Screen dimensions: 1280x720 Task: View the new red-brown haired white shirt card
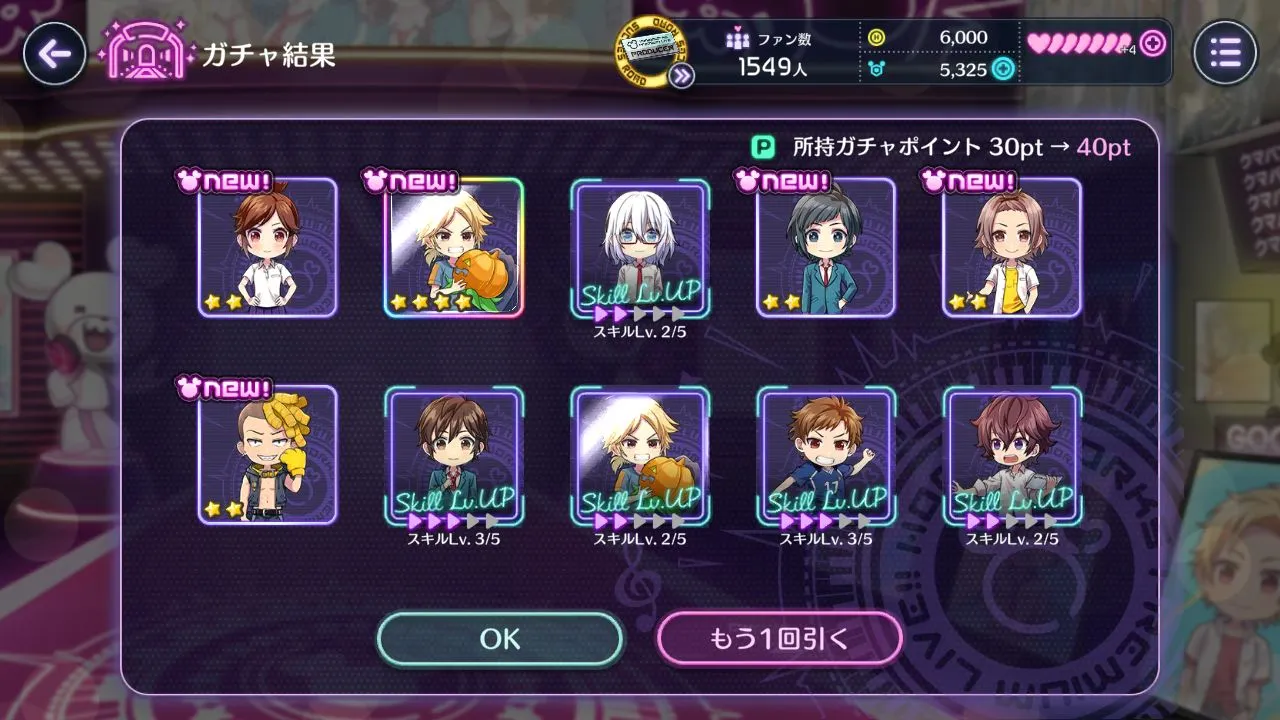pyautogui.click(x=267, y=248)
